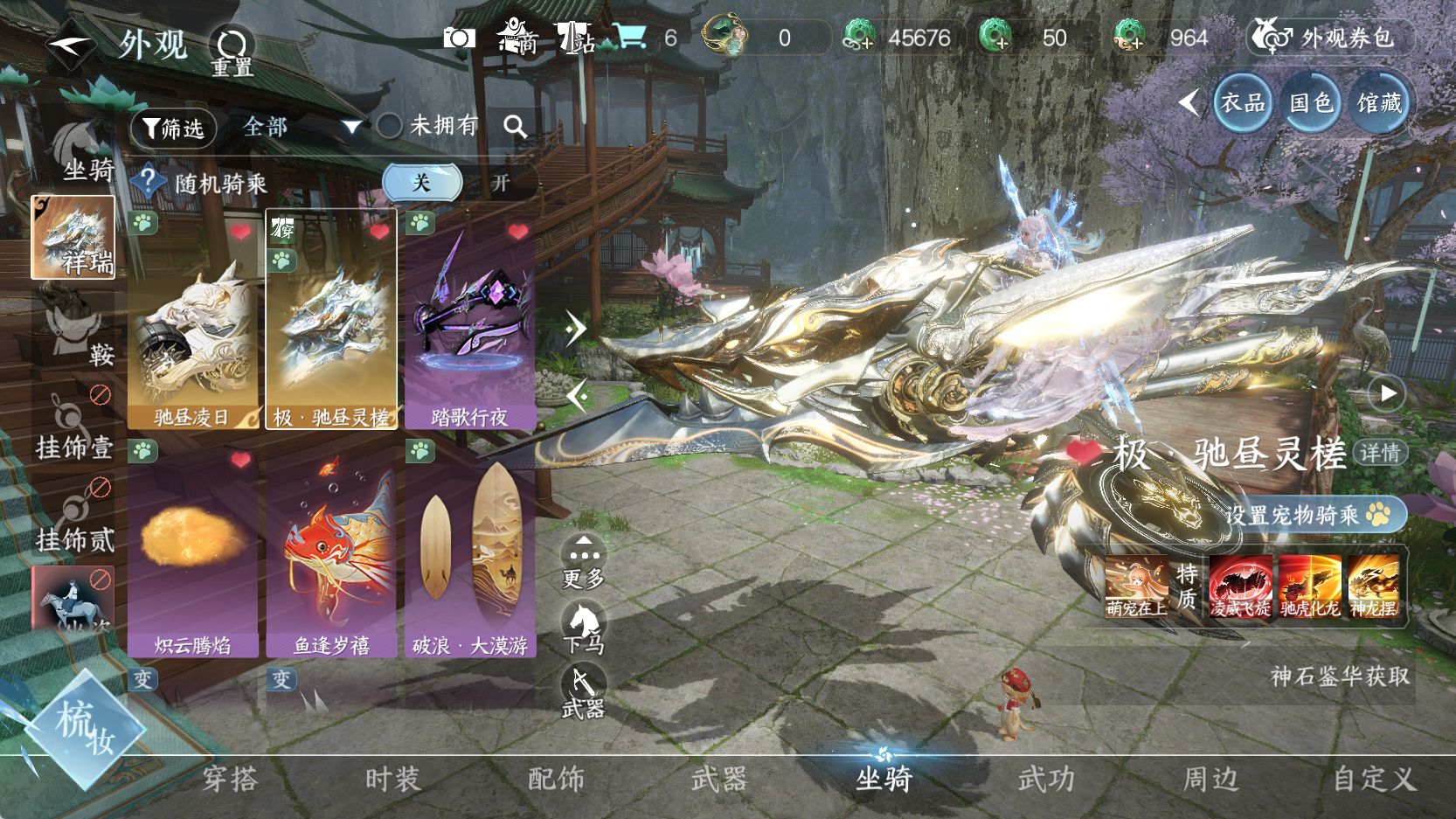
Task: Expand the 全部 dropdown
Action: pyautogui.click(x=301, y=128)
